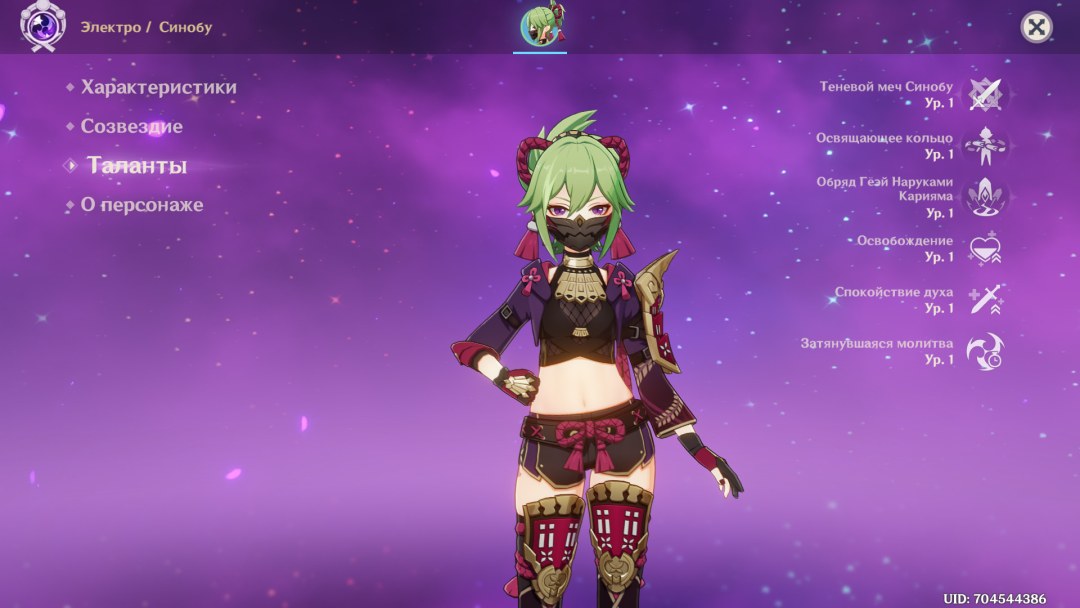The height and width of the screenshot is (608, 1080).
Task: Show the Затянувшаяся молитва talent details
Action: 985,351
